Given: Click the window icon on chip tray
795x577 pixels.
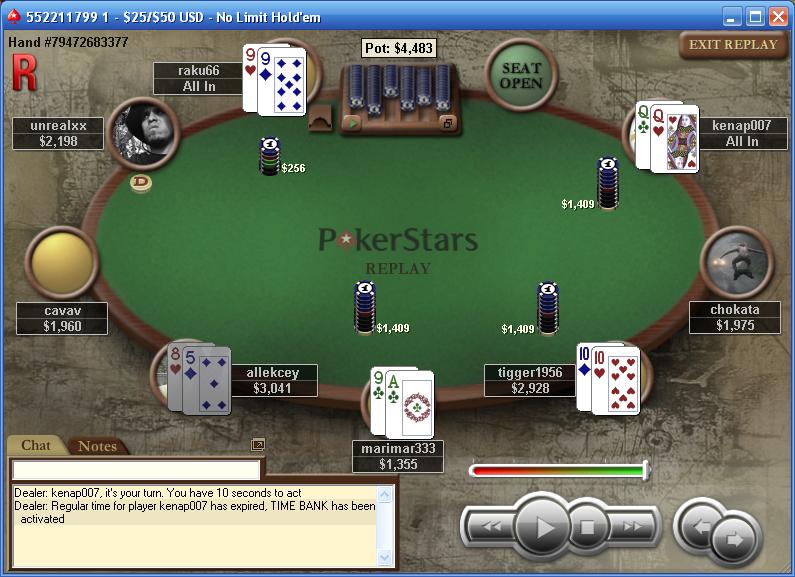Looking at the screenshot, I should tap(447, 122).
